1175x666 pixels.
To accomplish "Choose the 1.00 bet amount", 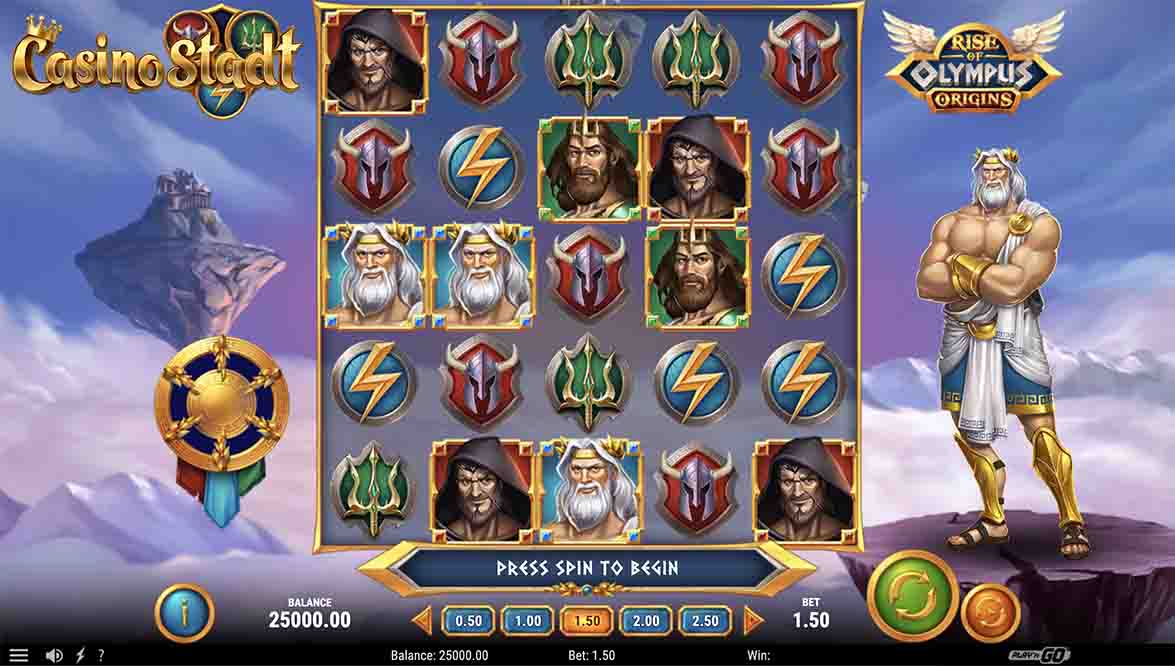I will [x=528, y=621].
